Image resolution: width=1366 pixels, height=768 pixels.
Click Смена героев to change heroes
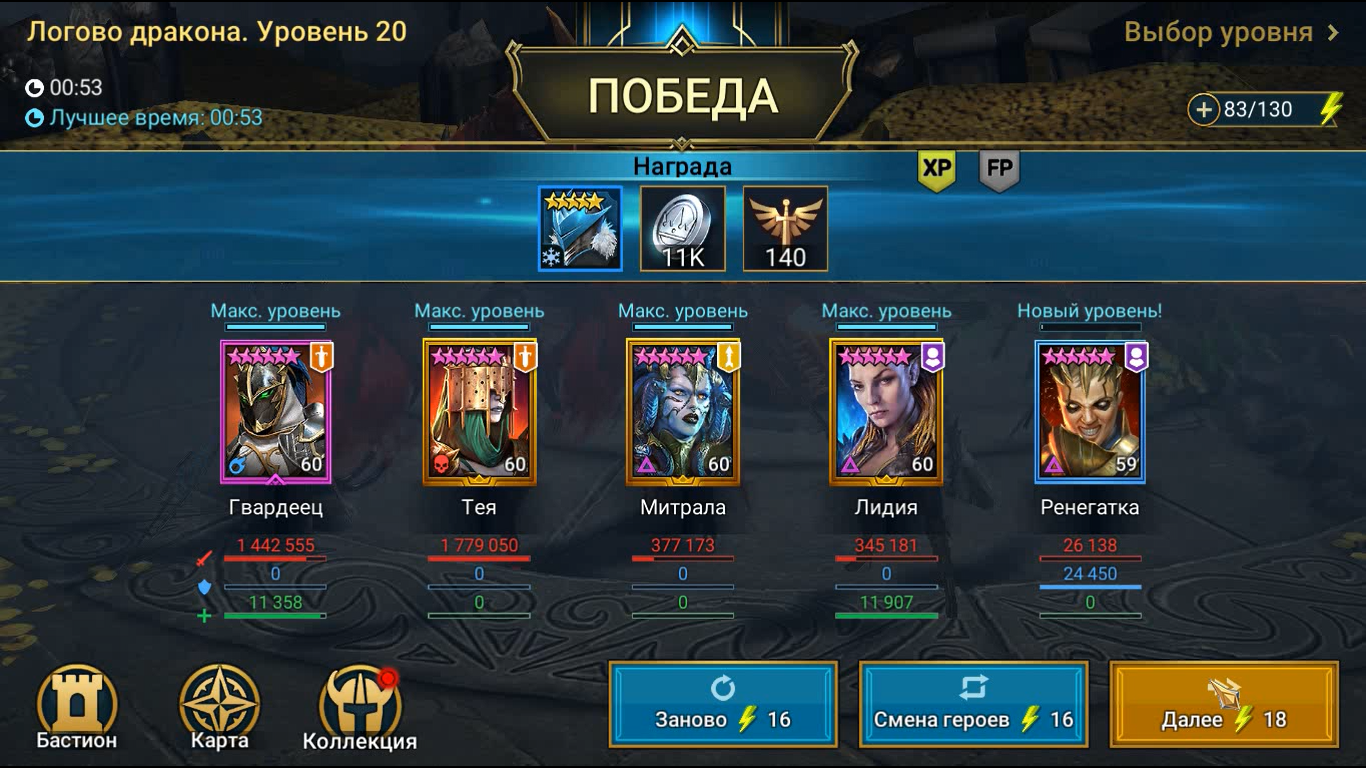pyautogui.click(x=973, y=703)
